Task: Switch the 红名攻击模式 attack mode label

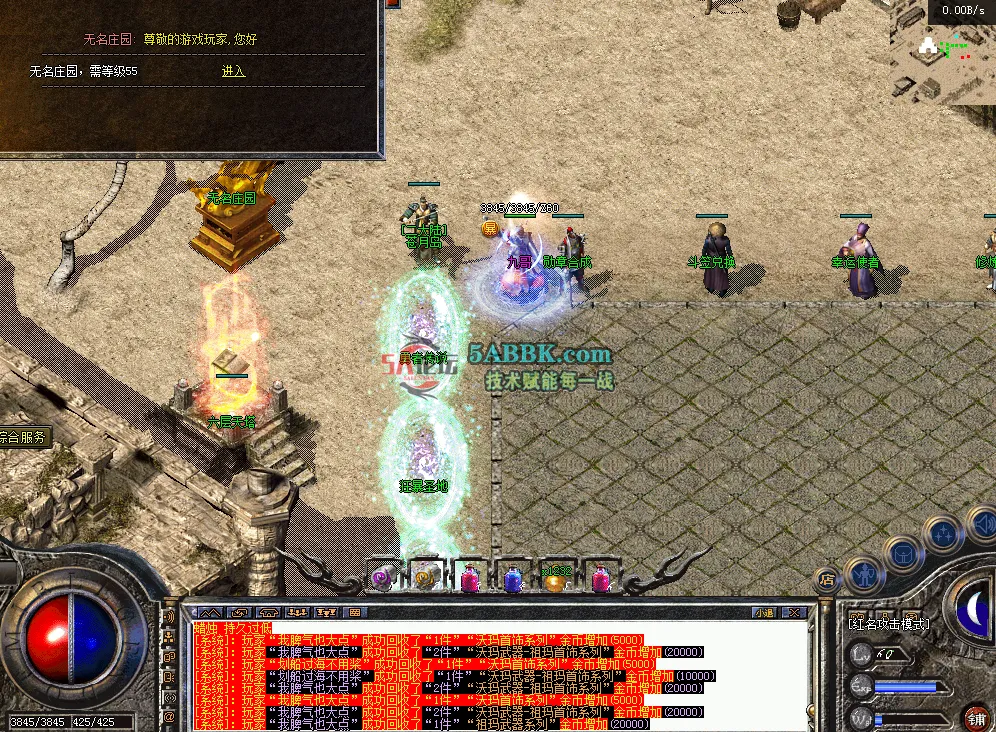Action: (888, 624)
